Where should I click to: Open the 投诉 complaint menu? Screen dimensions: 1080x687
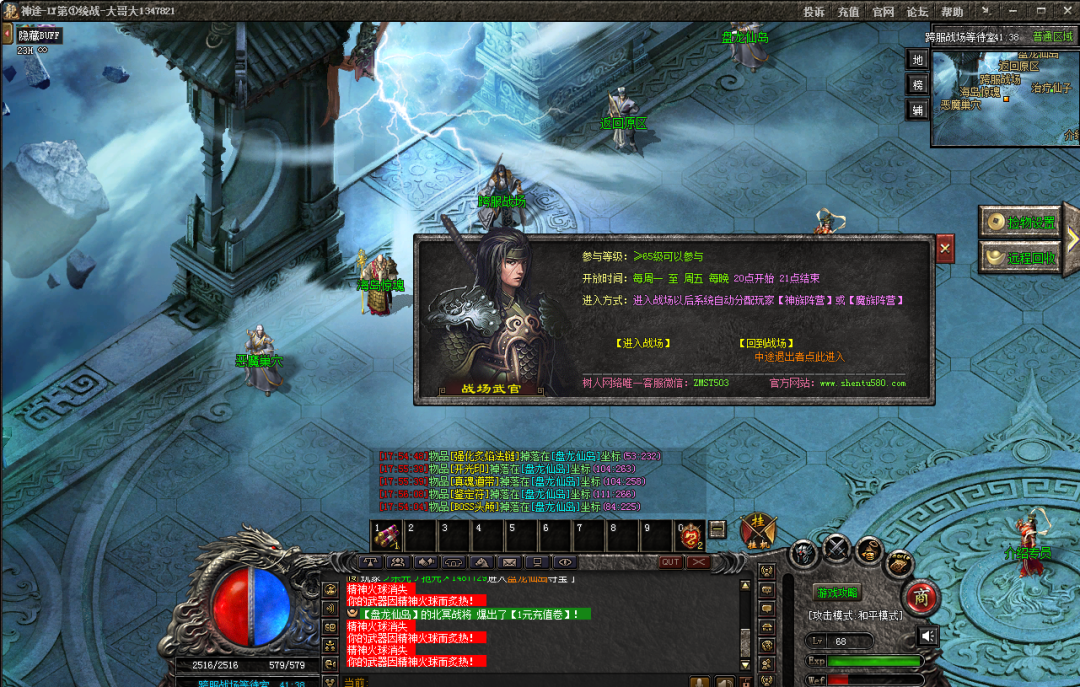(x=814, y=12)
